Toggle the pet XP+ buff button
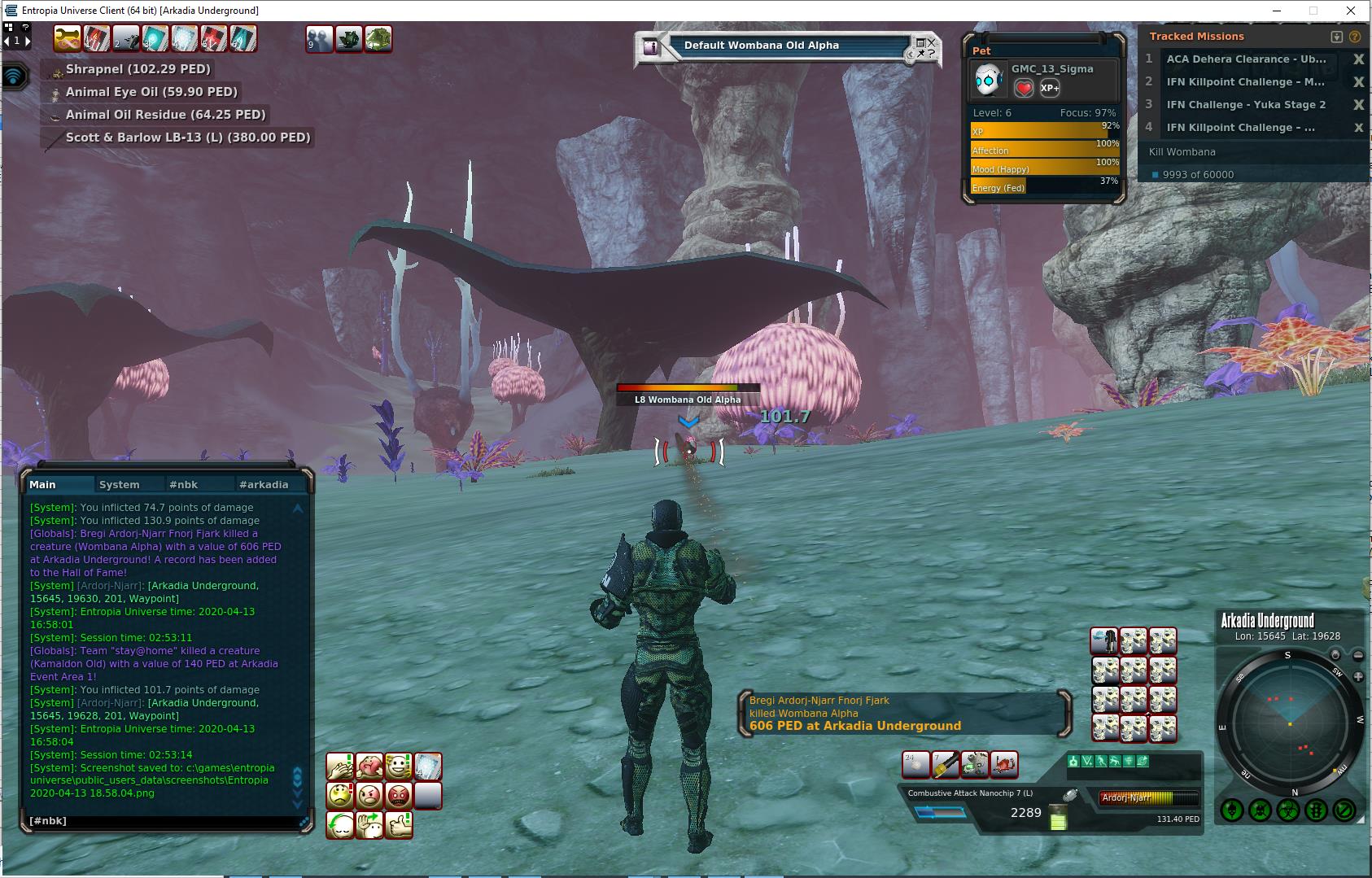Image resolution: width=1372 pixels, height=878 pixels. 1050,88
